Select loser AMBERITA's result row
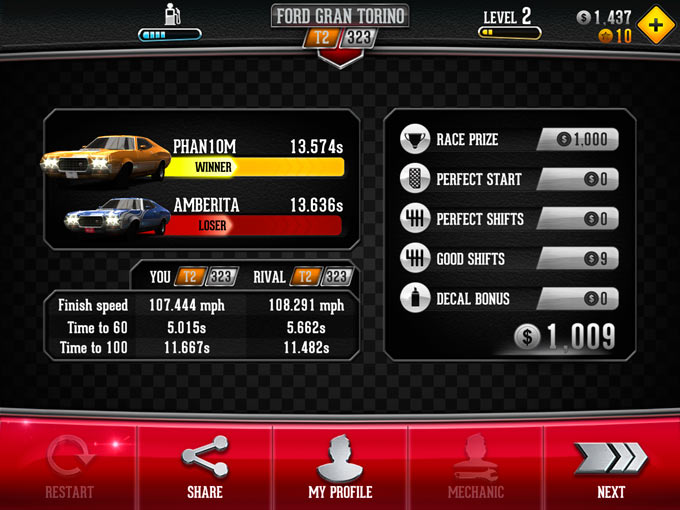 (200, 215)
